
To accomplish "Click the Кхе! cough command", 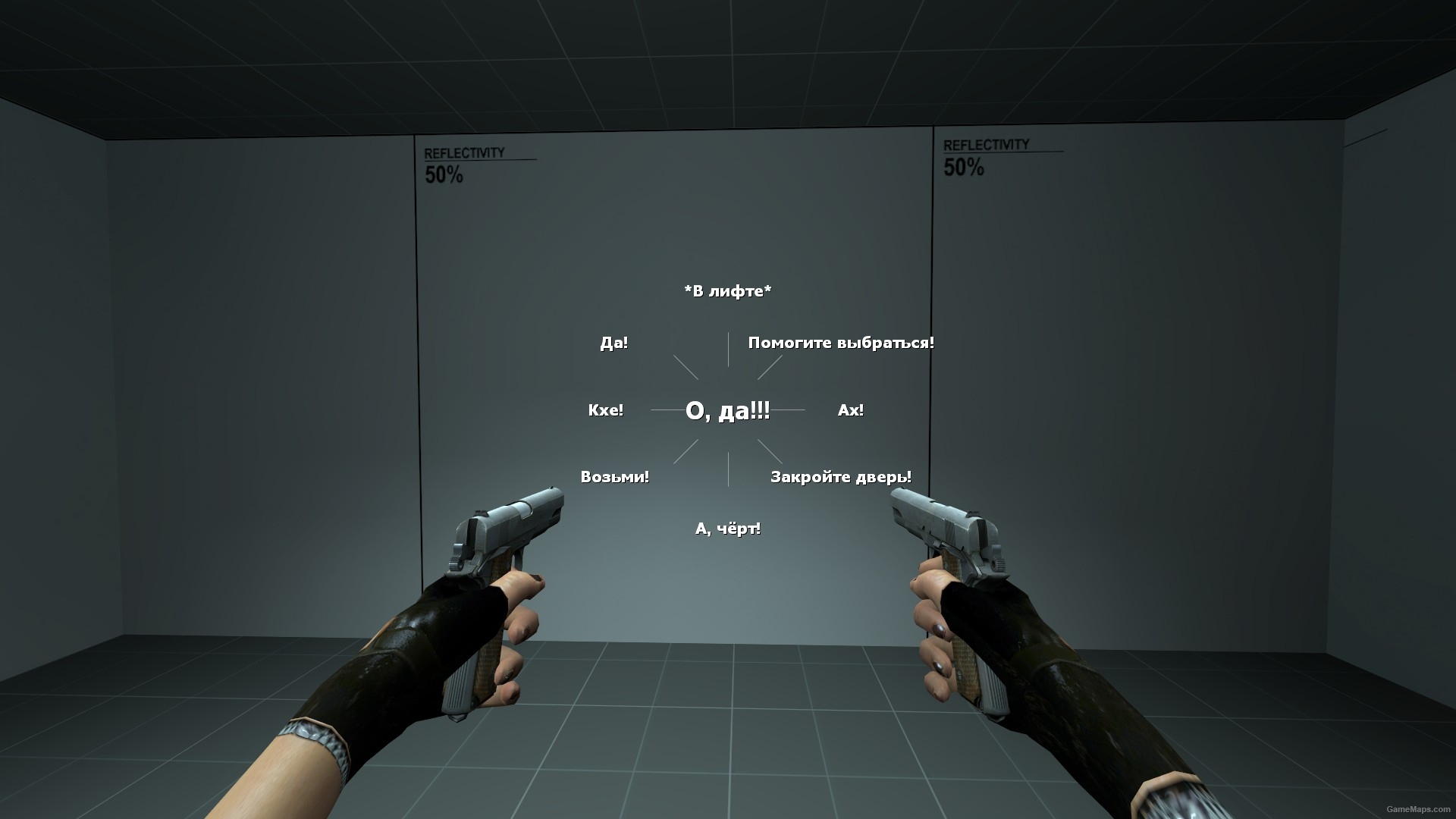I will coord(606,410).
